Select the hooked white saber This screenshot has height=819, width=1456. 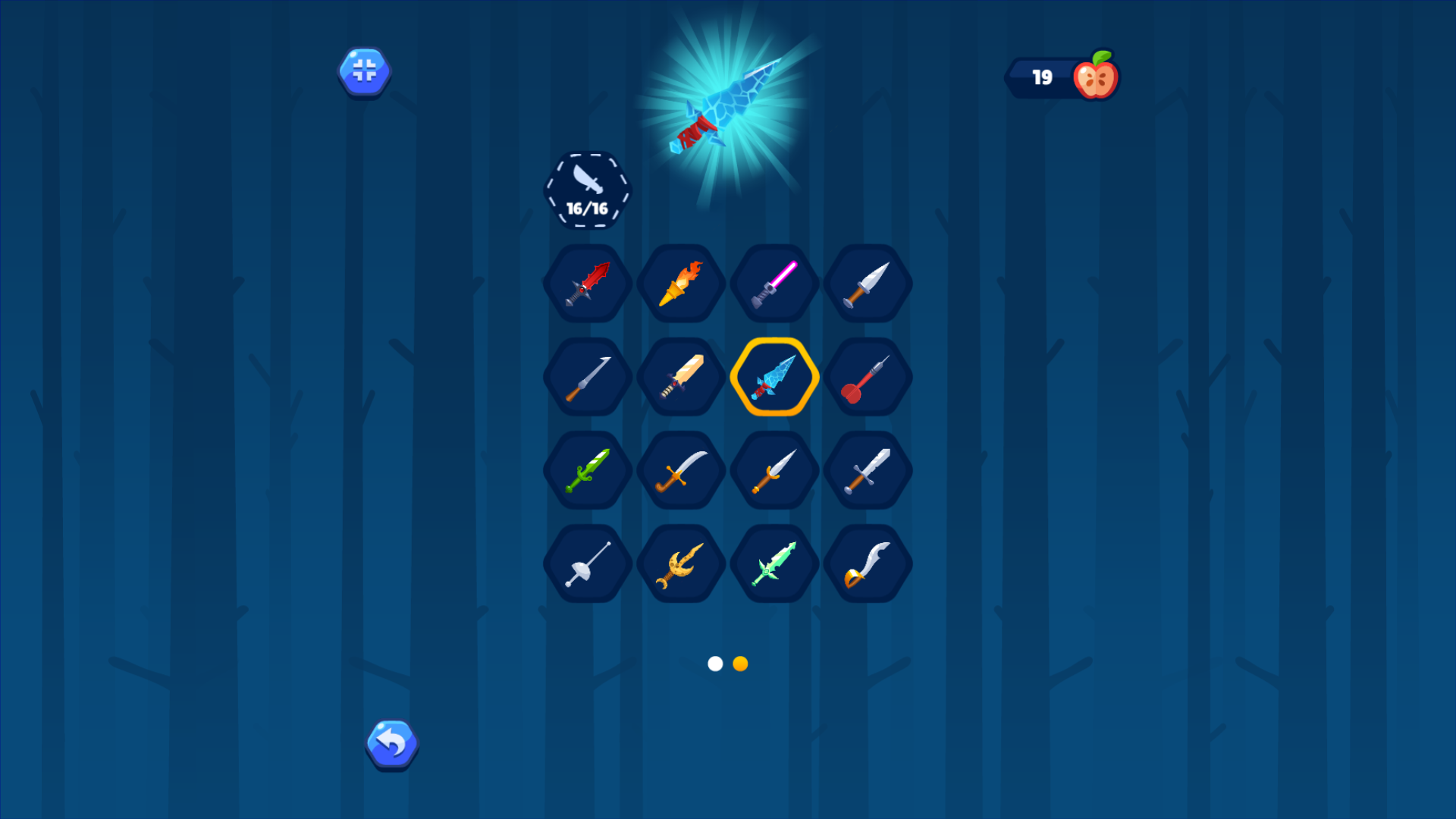point(868,563)
